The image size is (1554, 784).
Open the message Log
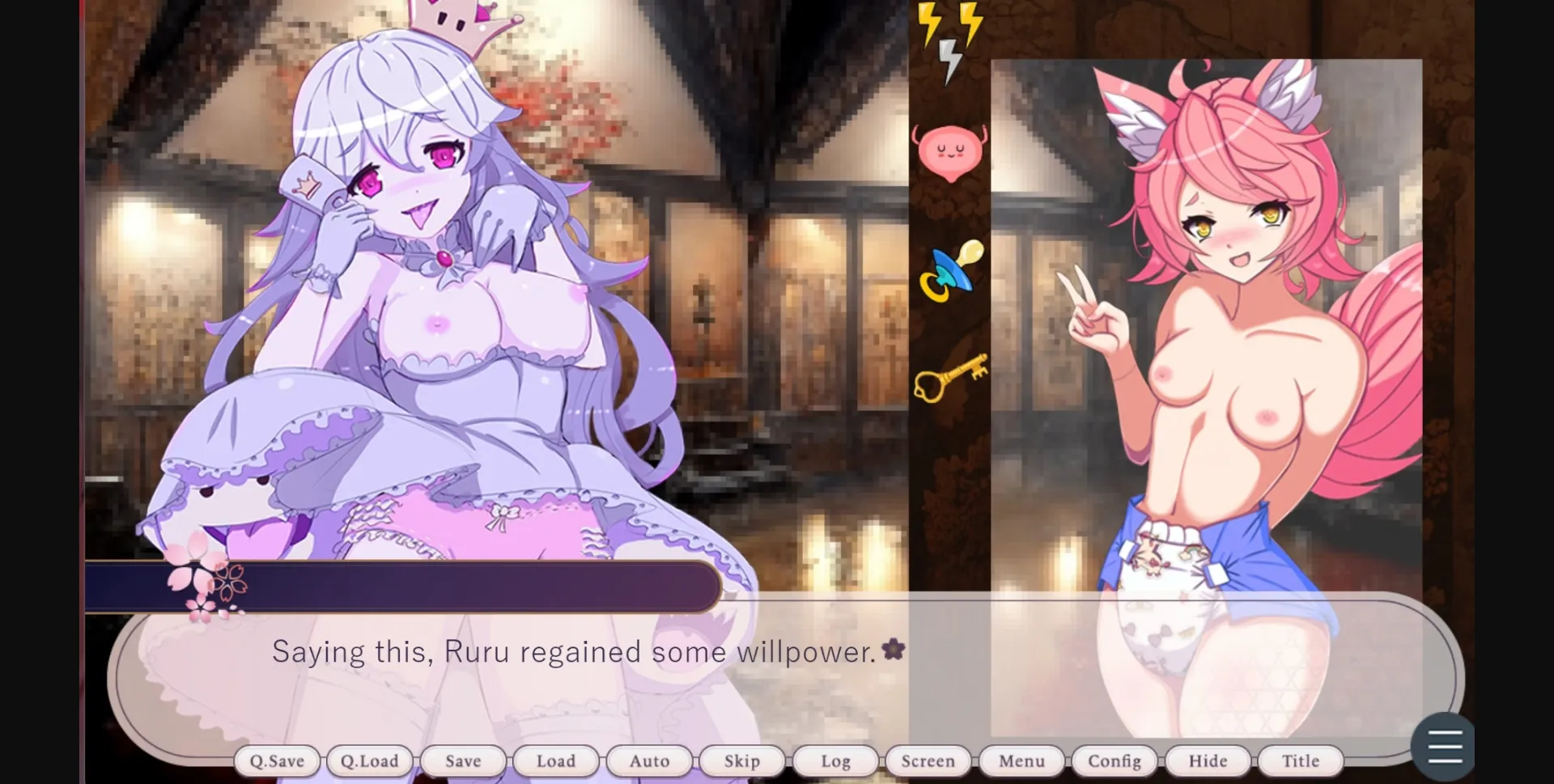tap(834, 761)
